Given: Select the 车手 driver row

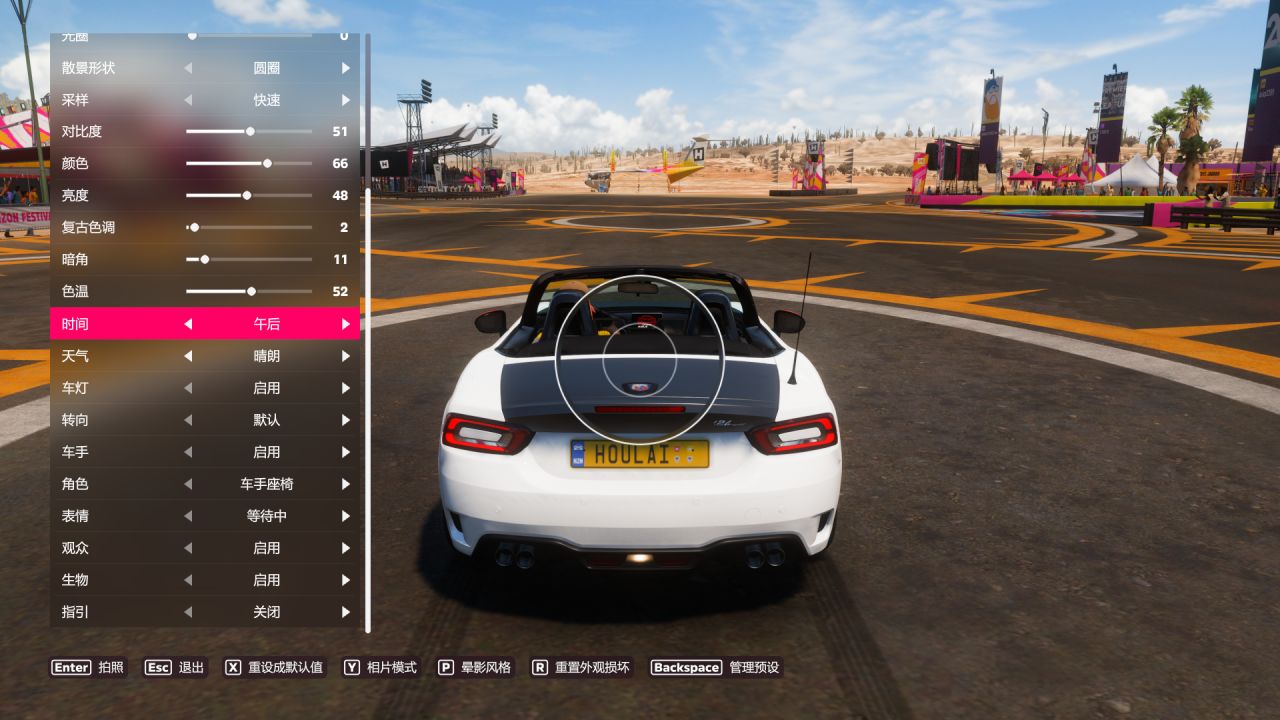Looking at the screenshot, I should point(205,452).
